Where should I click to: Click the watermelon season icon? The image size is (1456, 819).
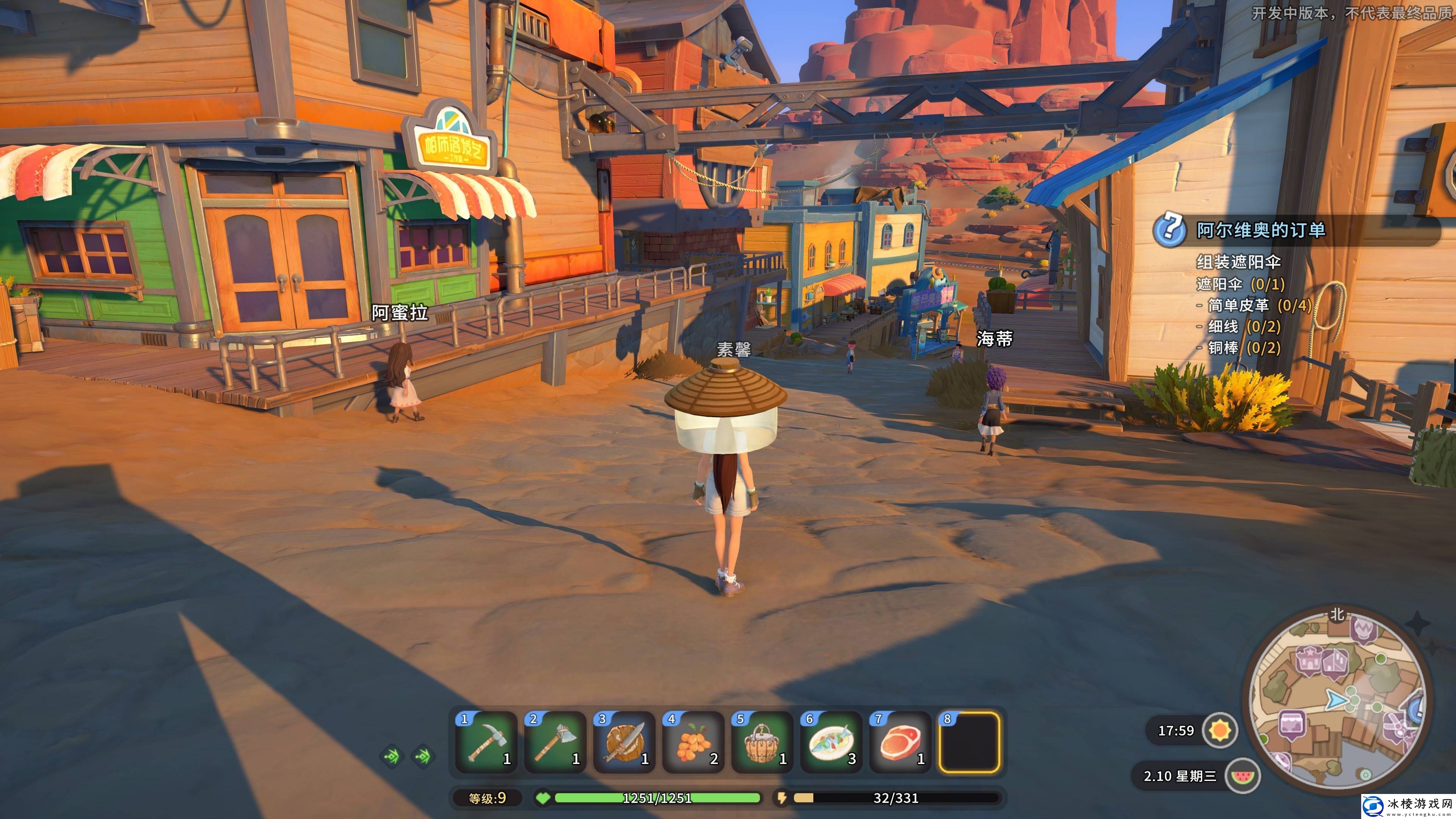(x=1243, y=775)
